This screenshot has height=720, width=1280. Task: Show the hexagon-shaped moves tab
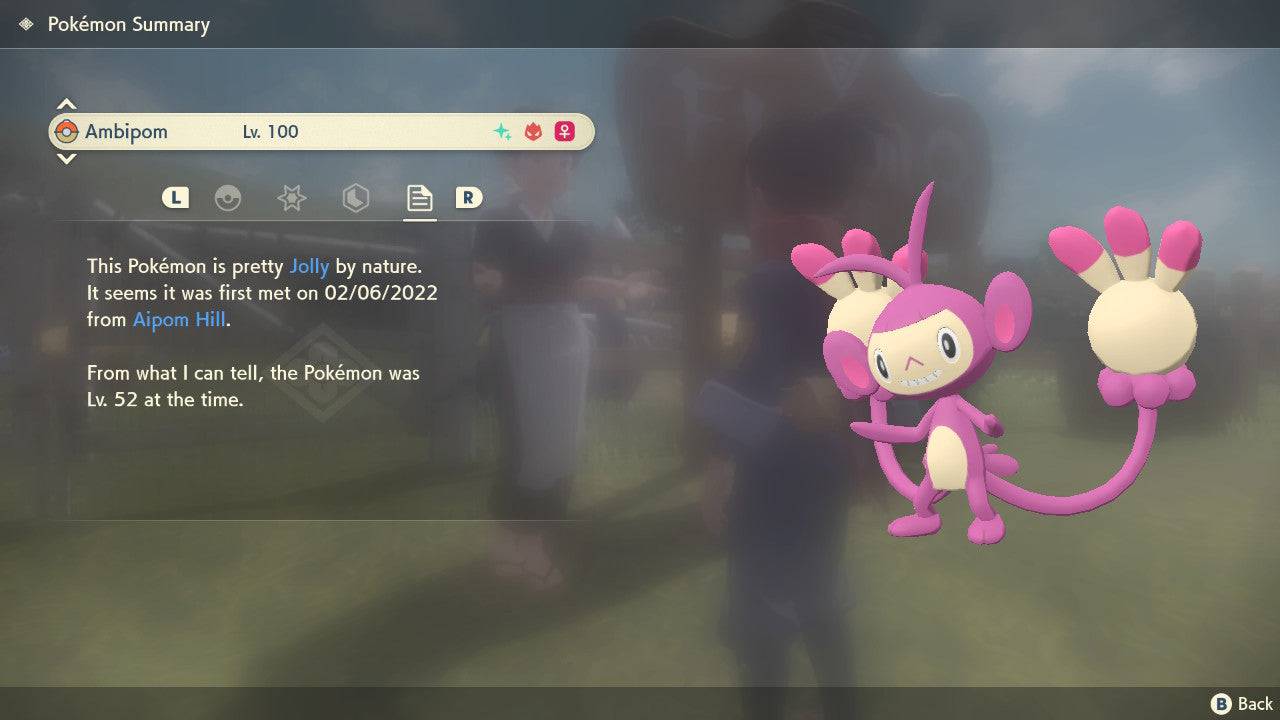point(355,198)
